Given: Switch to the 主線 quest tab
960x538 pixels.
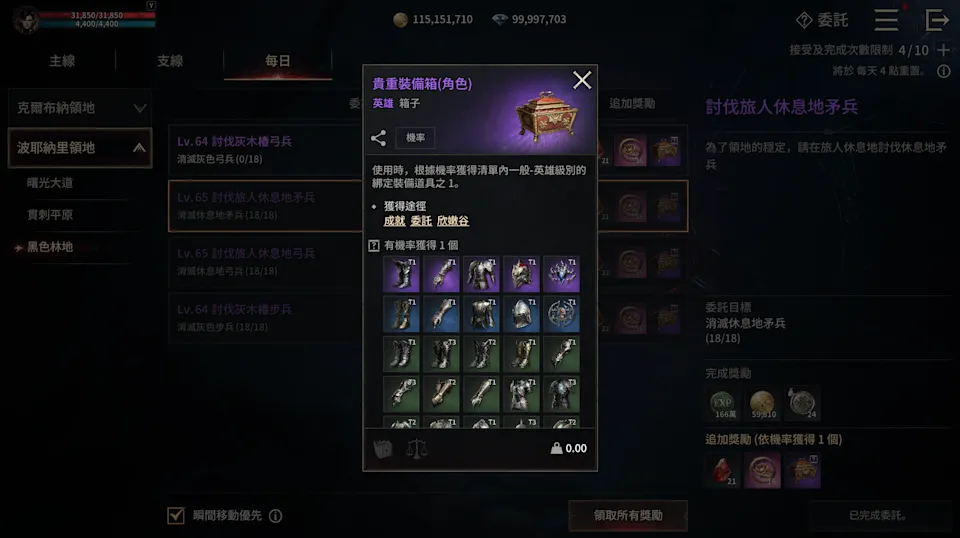Looking at the screenshot, I should point(62,61).
